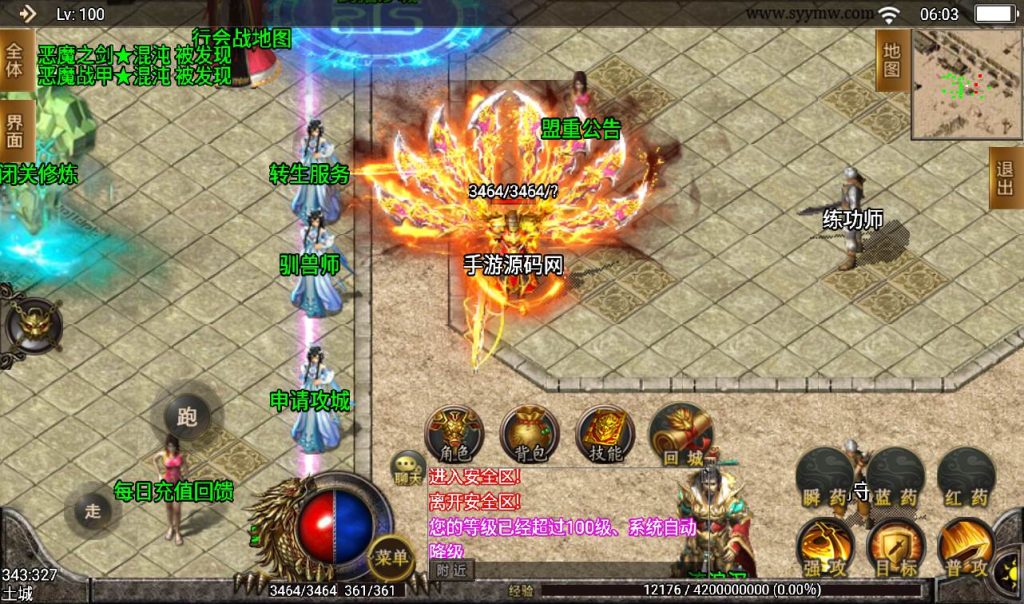Tap the 瞬药 instant potion button

click(825, 478)
